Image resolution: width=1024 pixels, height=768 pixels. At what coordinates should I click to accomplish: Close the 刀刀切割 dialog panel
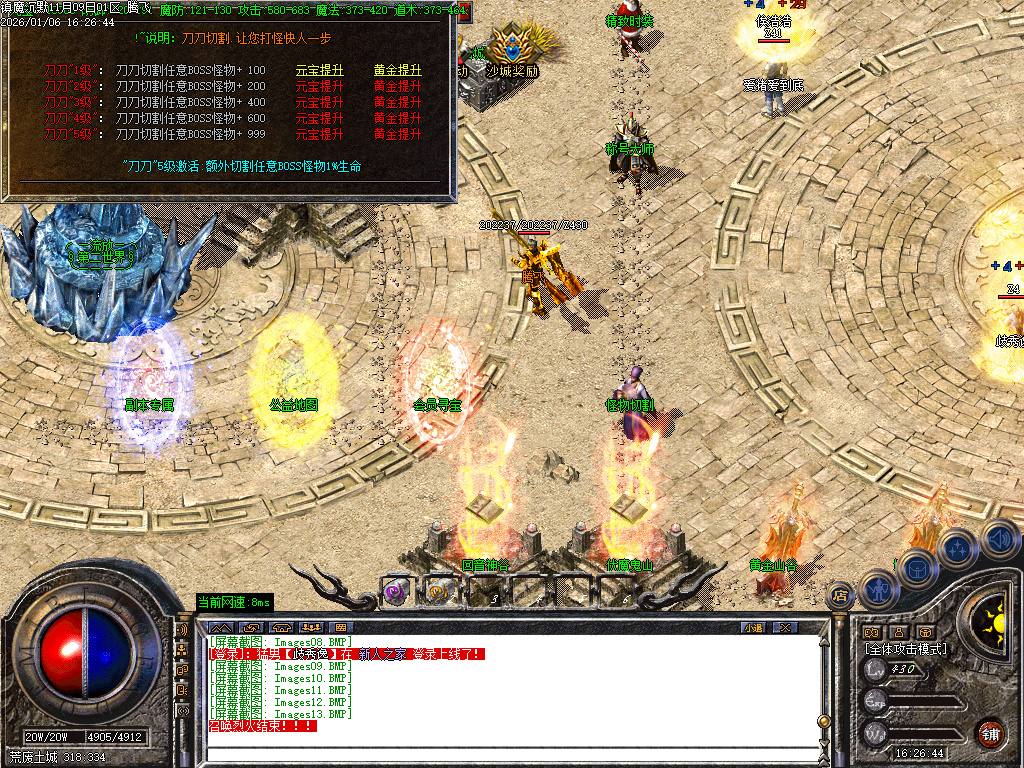pyautogui.click(x=463, y=12)
